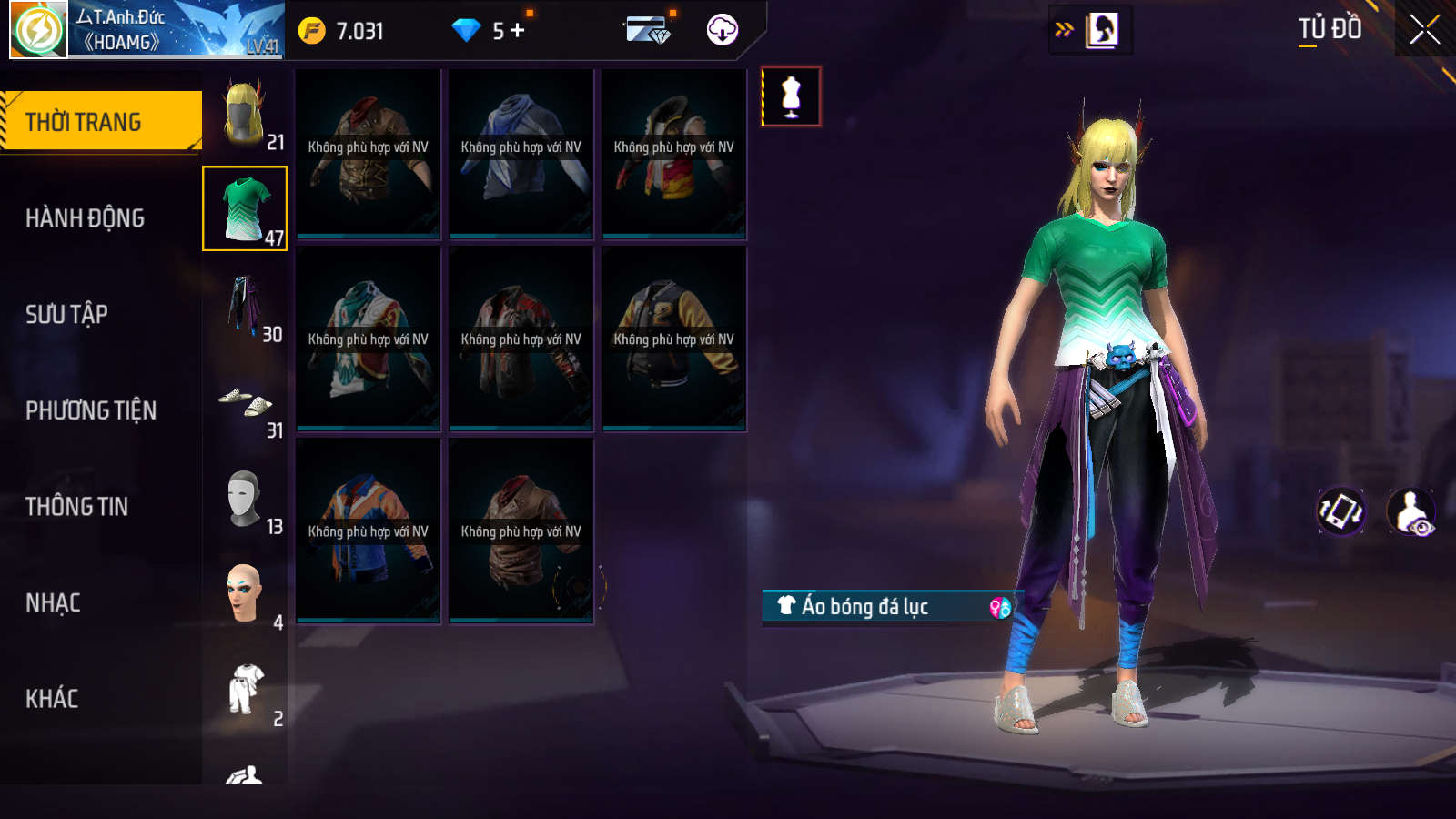Open the Sưu Tập section

[66, 314]
